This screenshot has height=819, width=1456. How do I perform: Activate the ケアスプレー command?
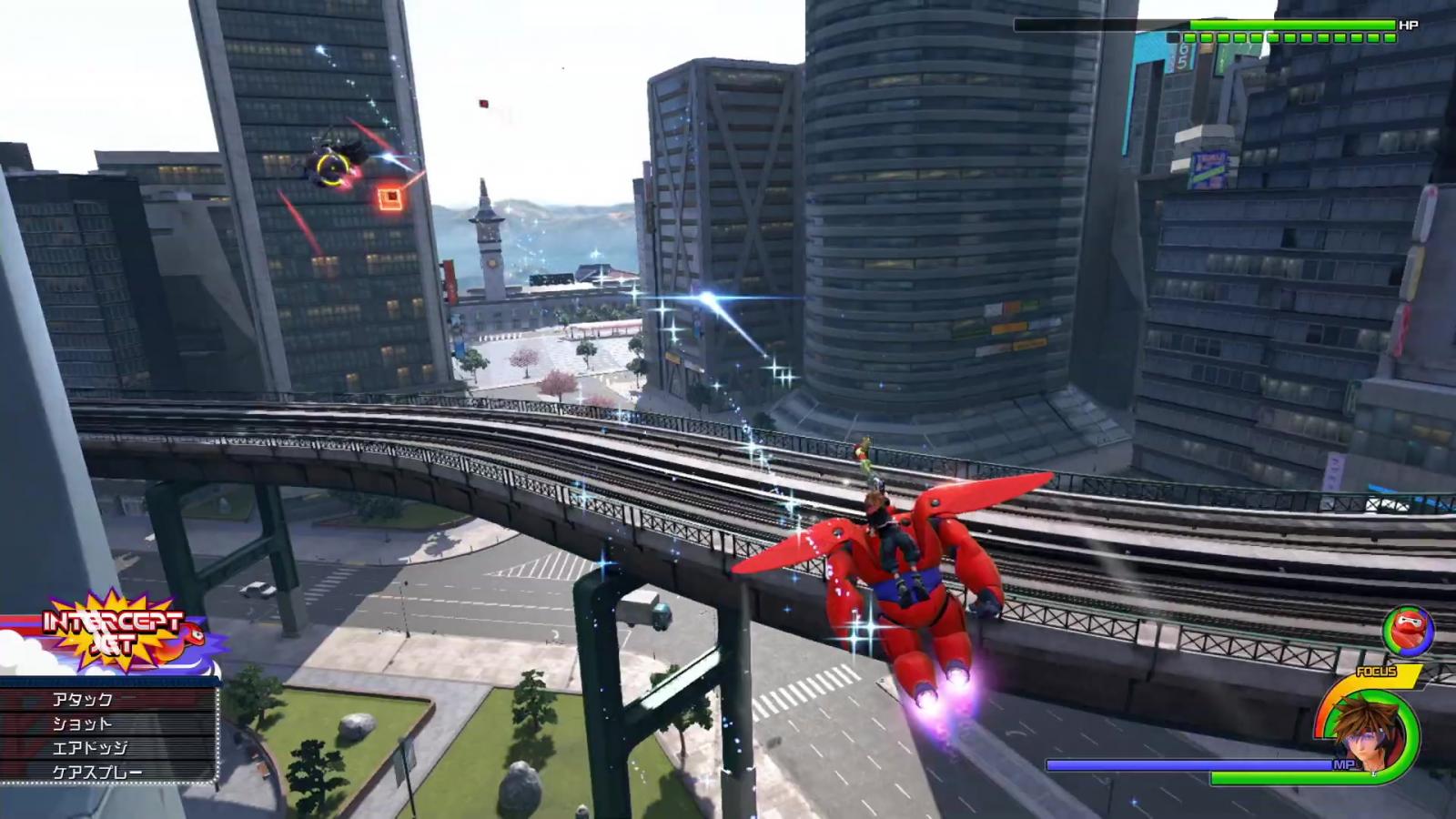click(x=108, y=773)
